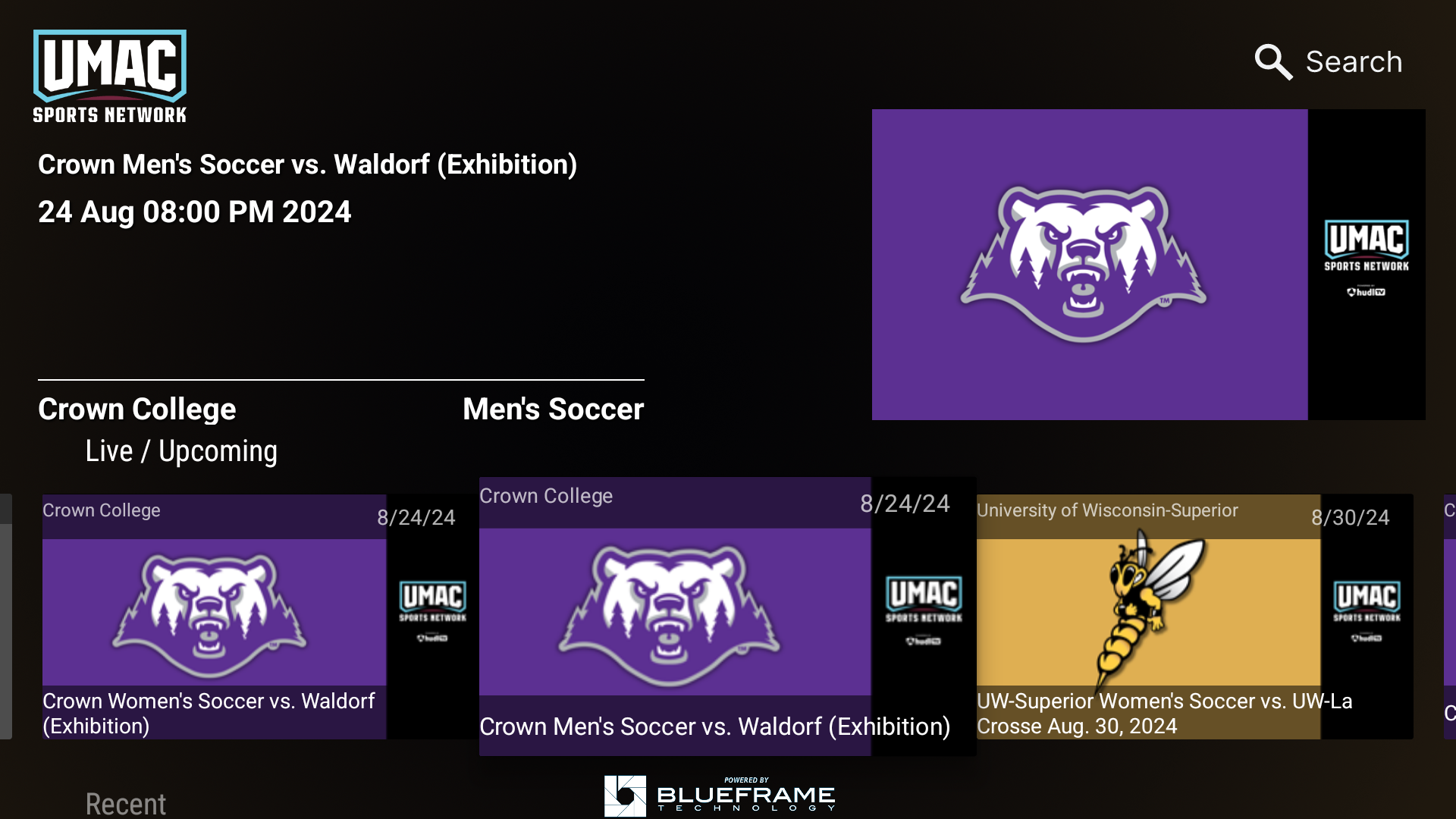Open the Crown College category tab
This screenshot has height=819, width=1456.
pos(137,409)
